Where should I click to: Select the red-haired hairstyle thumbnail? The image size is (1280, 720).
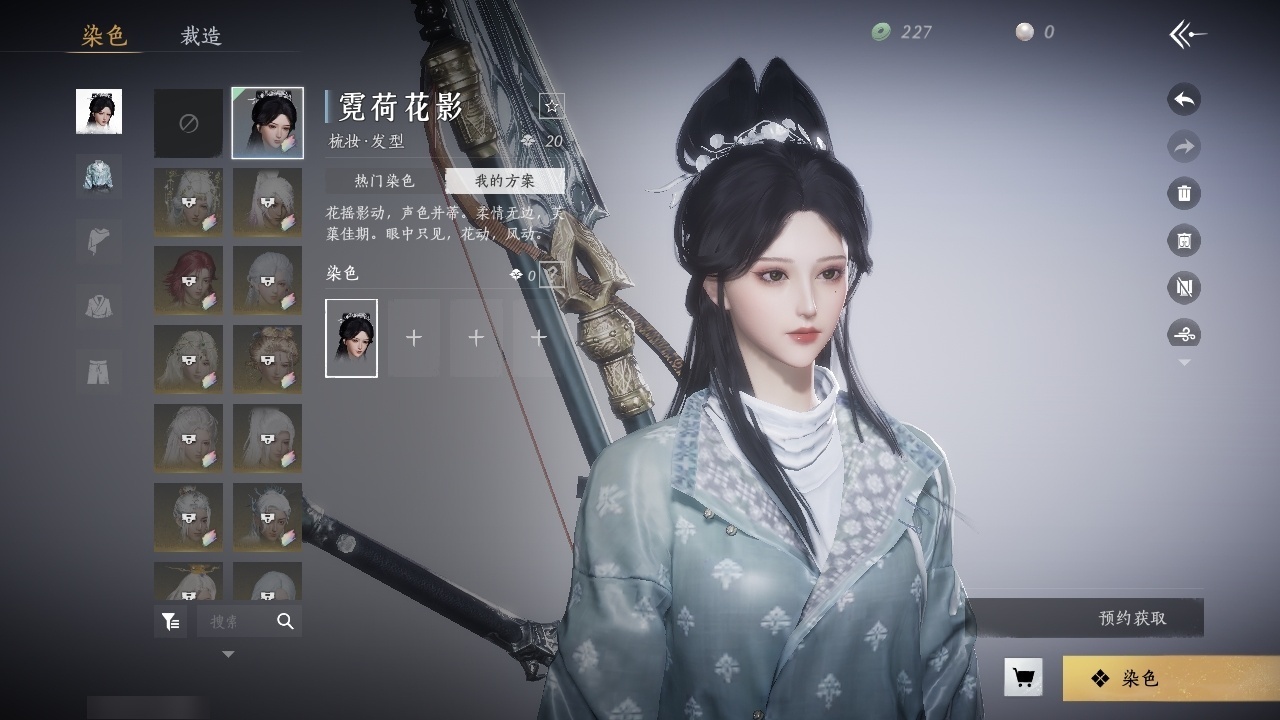point(188,280)
